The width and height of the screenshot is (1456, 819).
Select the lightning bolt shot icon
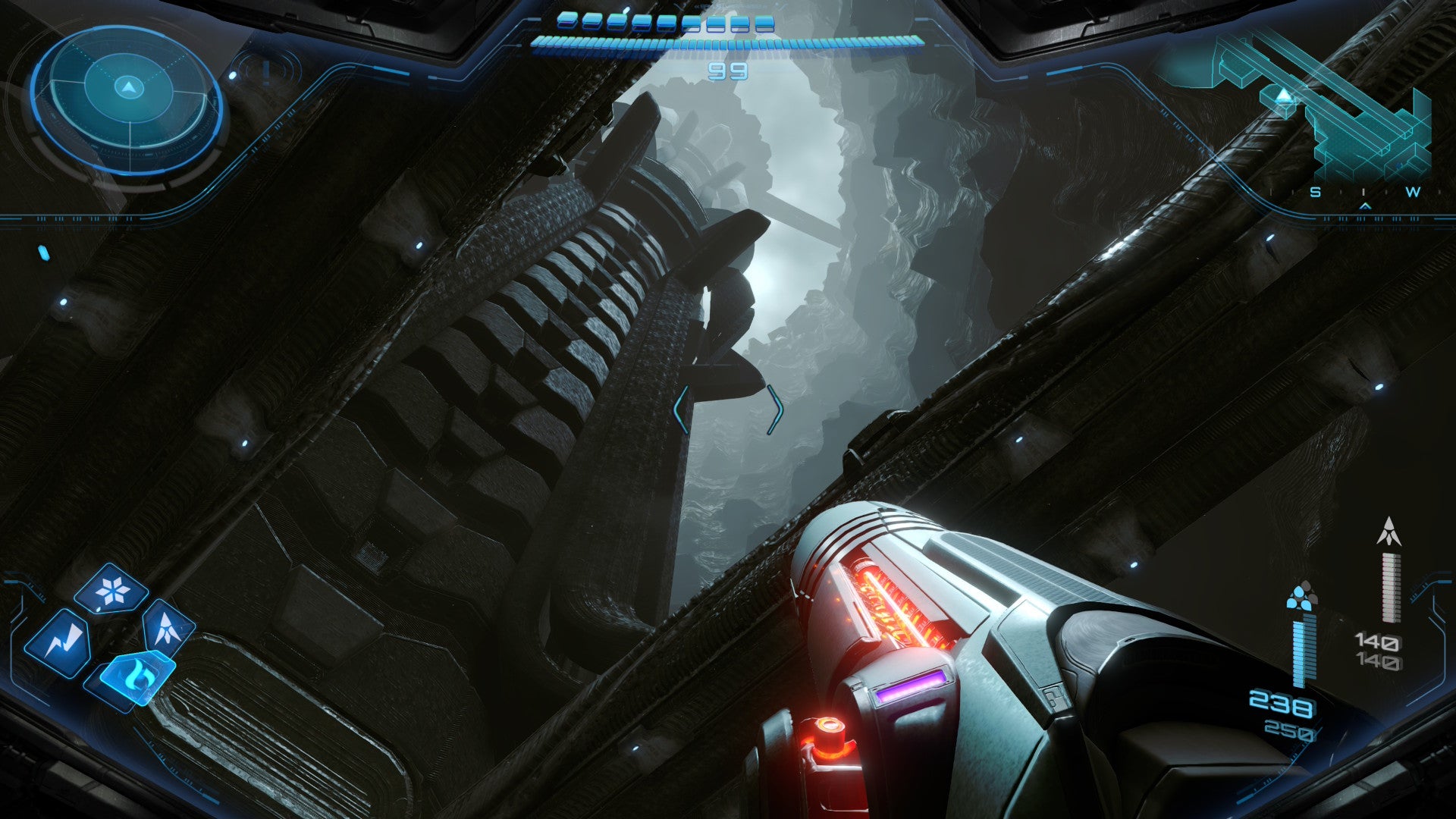[58, 643]
